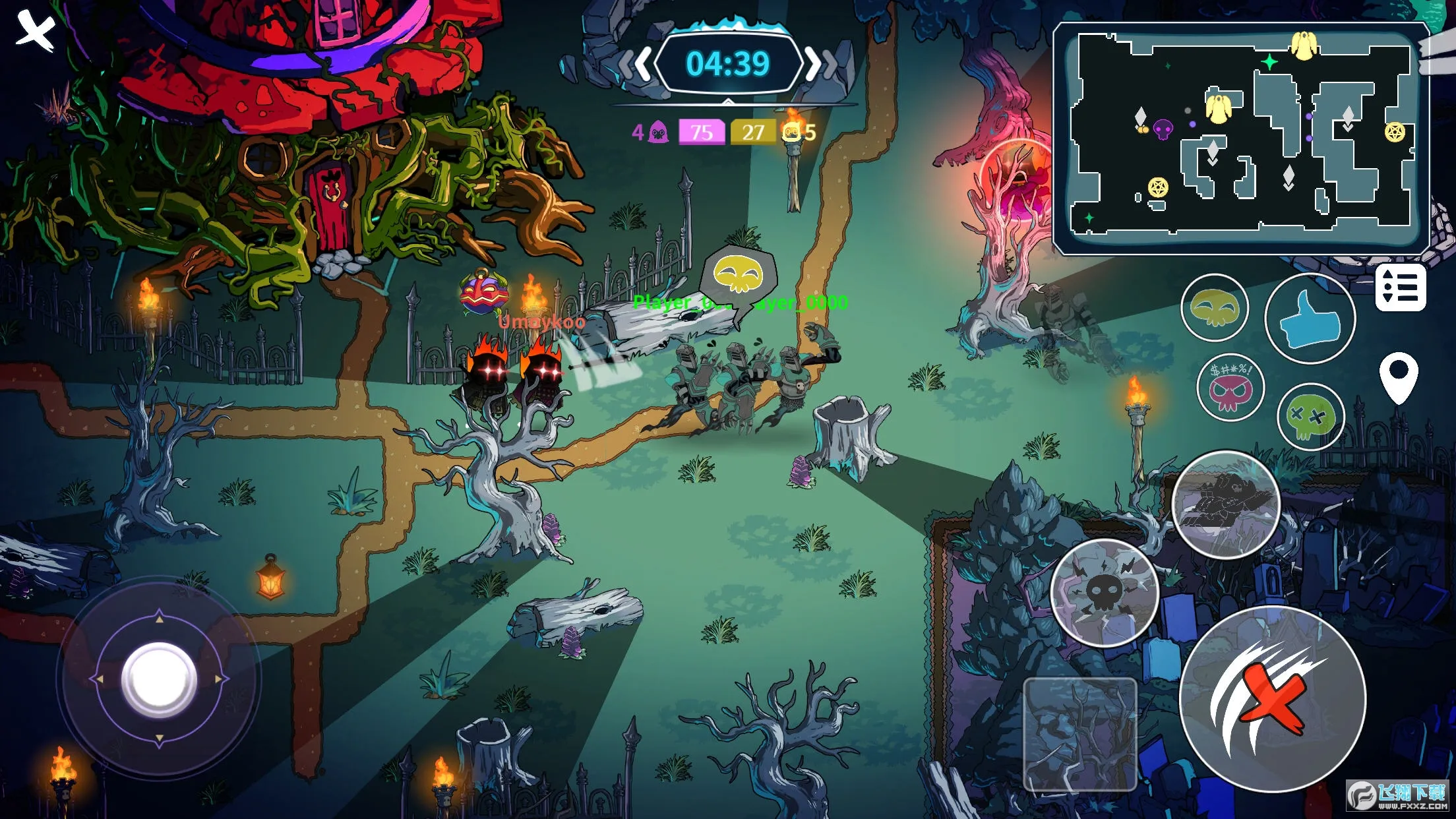
Task: Open the minimap
Action: pos(1241,137)
